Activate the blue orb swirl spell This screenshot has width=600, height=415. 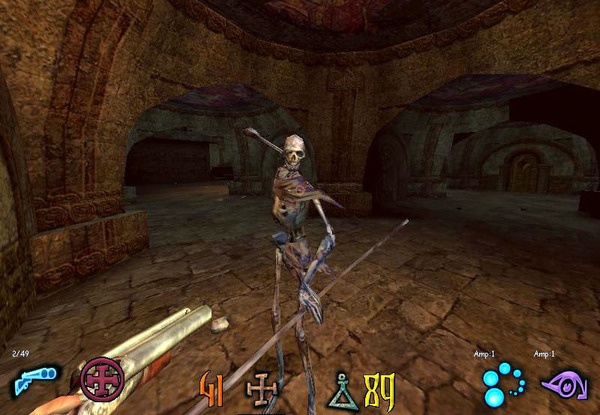(x=500, y=383)
